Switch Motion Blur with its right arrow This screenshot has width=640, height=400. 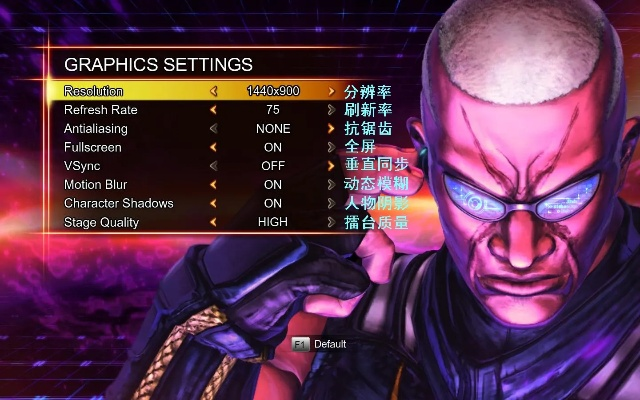331,185
